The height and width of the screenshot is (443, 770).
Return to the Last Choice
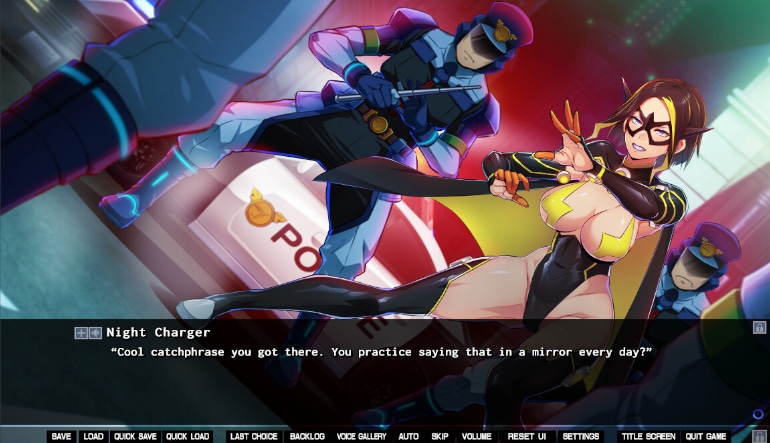253,436
